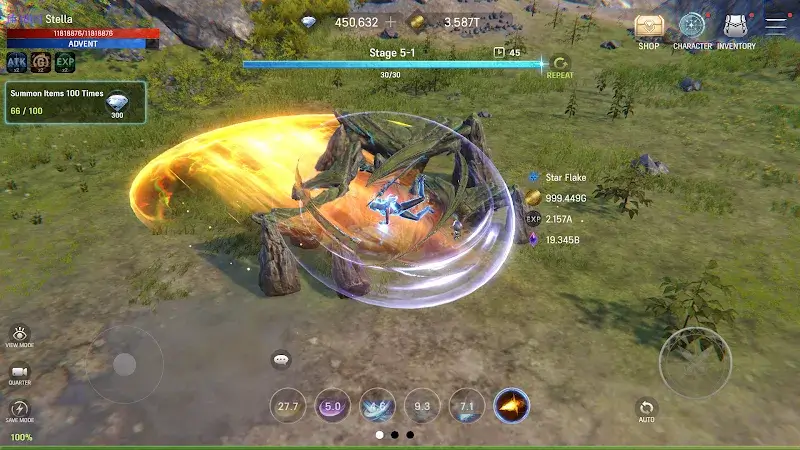Image resolution: width=800 pixels, height=450 pixels.
Task: Use the skill with 27.7 cooldown
Action: pos(288,406)
